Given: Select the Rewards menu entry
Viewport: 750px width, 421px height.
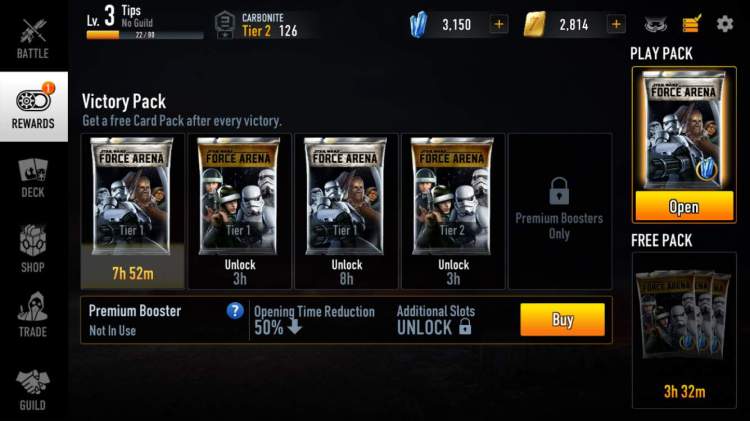Looking at the screenshot, I should (x=33, y=107).
